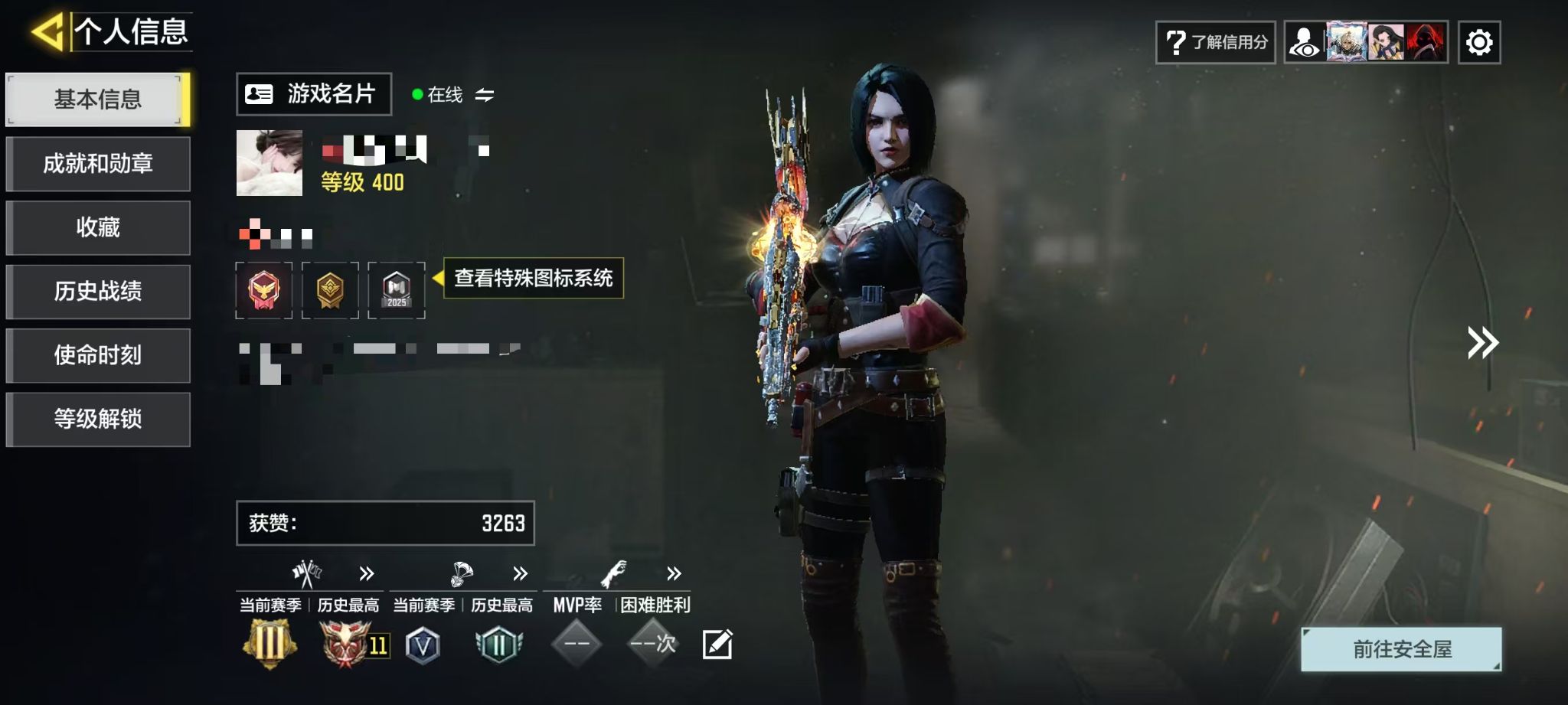Click the edit pencil icon
Image resolution: width=1568 pixels, height=705 pixels.
[x=717, y=645]
